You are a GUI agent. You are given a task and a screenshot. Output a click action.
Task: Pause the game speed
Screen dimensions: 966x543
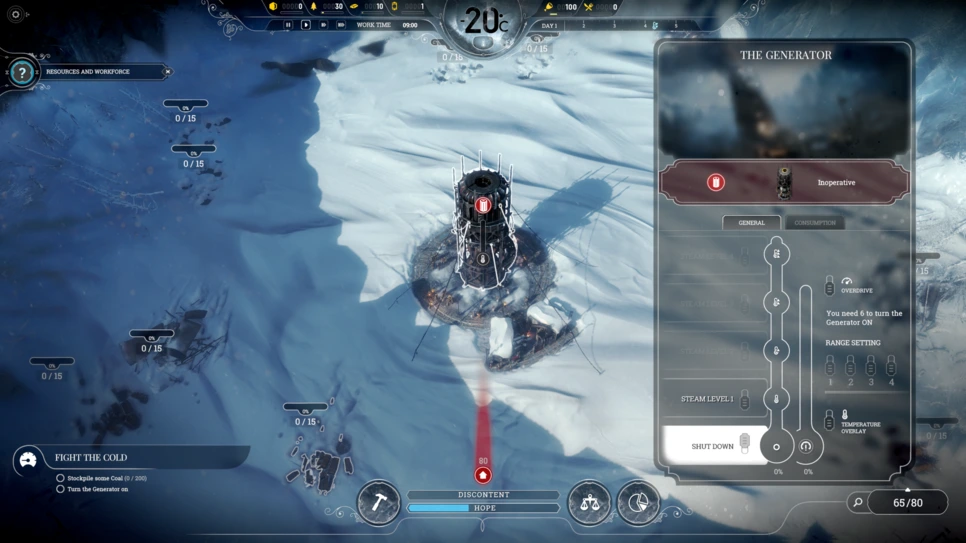pyautogui.click(x=288, y=25)
